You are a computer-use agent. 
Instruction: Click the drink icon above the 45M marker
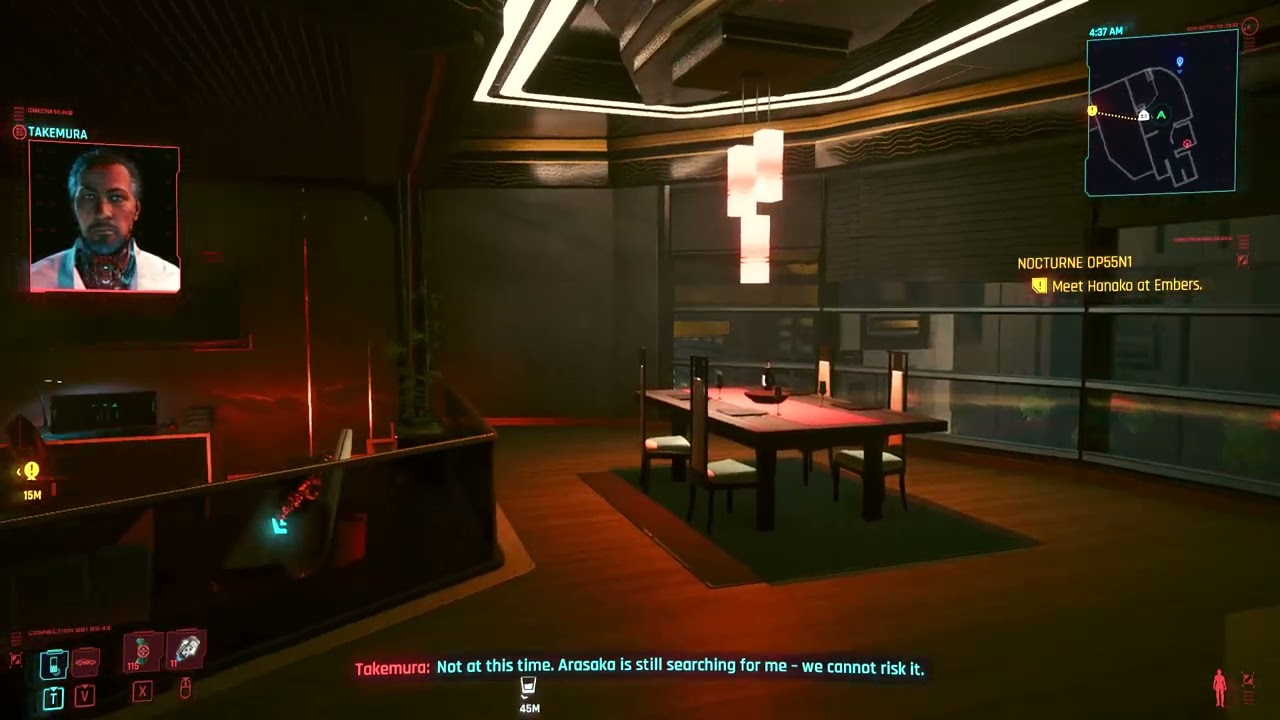[528, 686]
